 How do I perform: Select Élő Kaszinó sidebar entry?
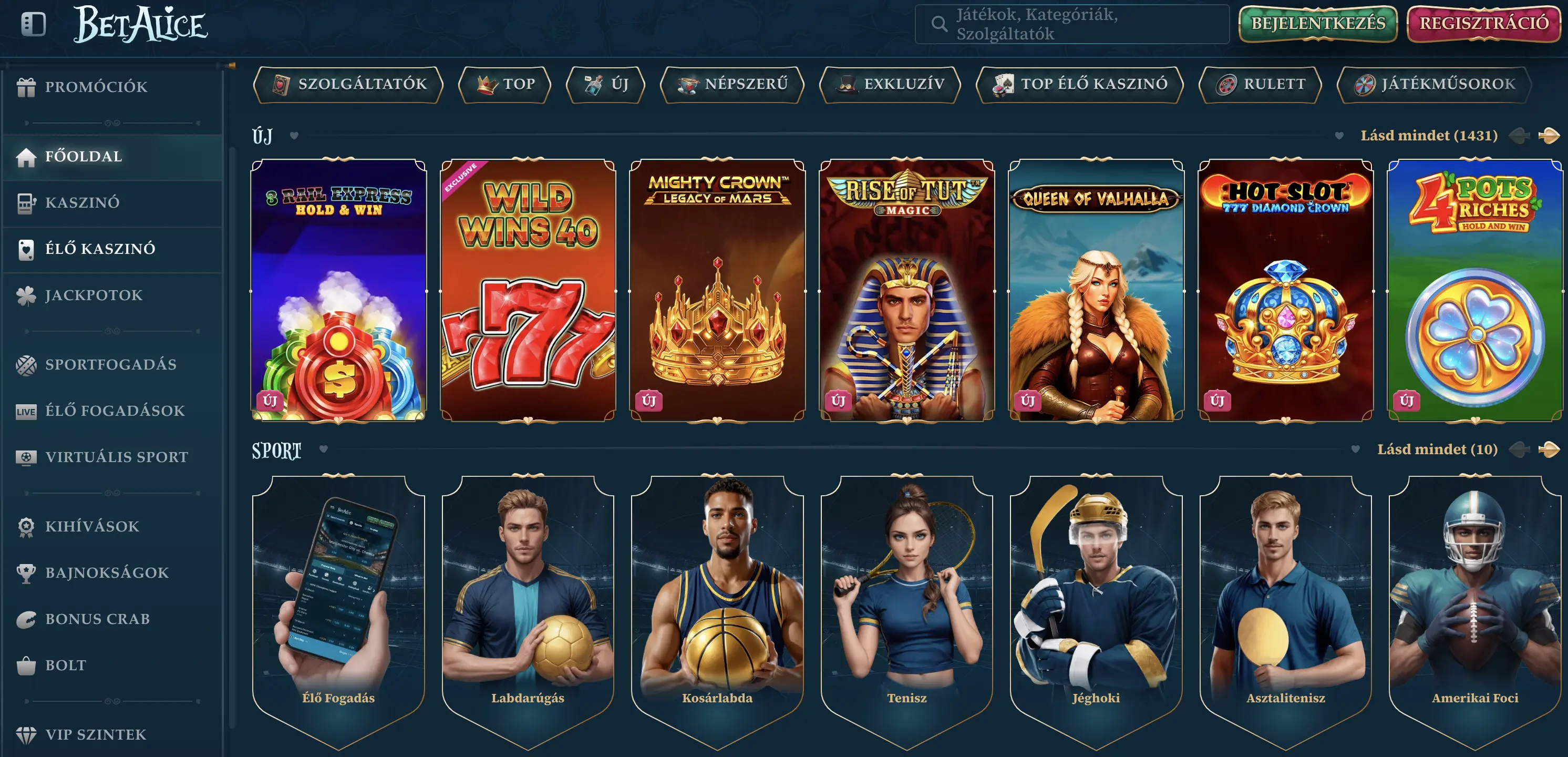tap(100, 249)
